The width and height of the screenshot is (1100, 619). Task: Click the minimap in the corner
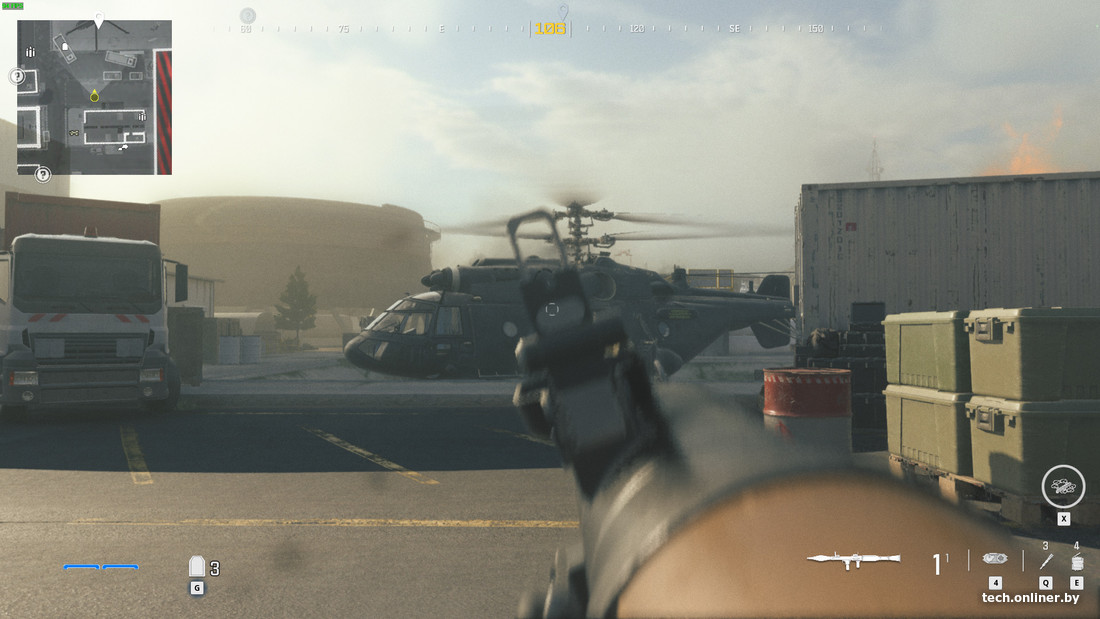pyautogui.click(x=94, y=97)
